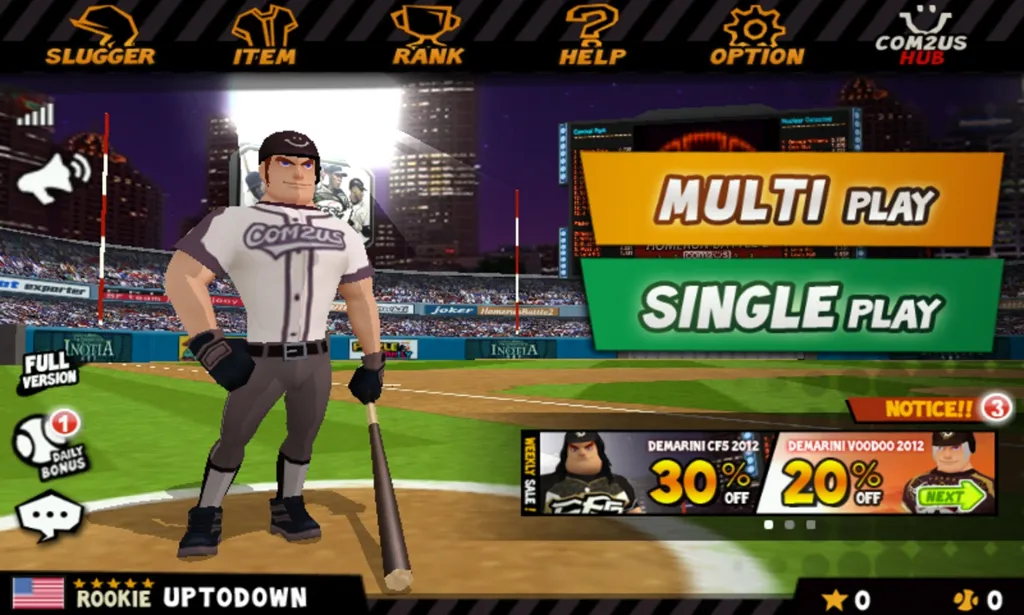Open the speech bubble chat icon
This screenshot has width=1024, height=615.
click(49, 515)
